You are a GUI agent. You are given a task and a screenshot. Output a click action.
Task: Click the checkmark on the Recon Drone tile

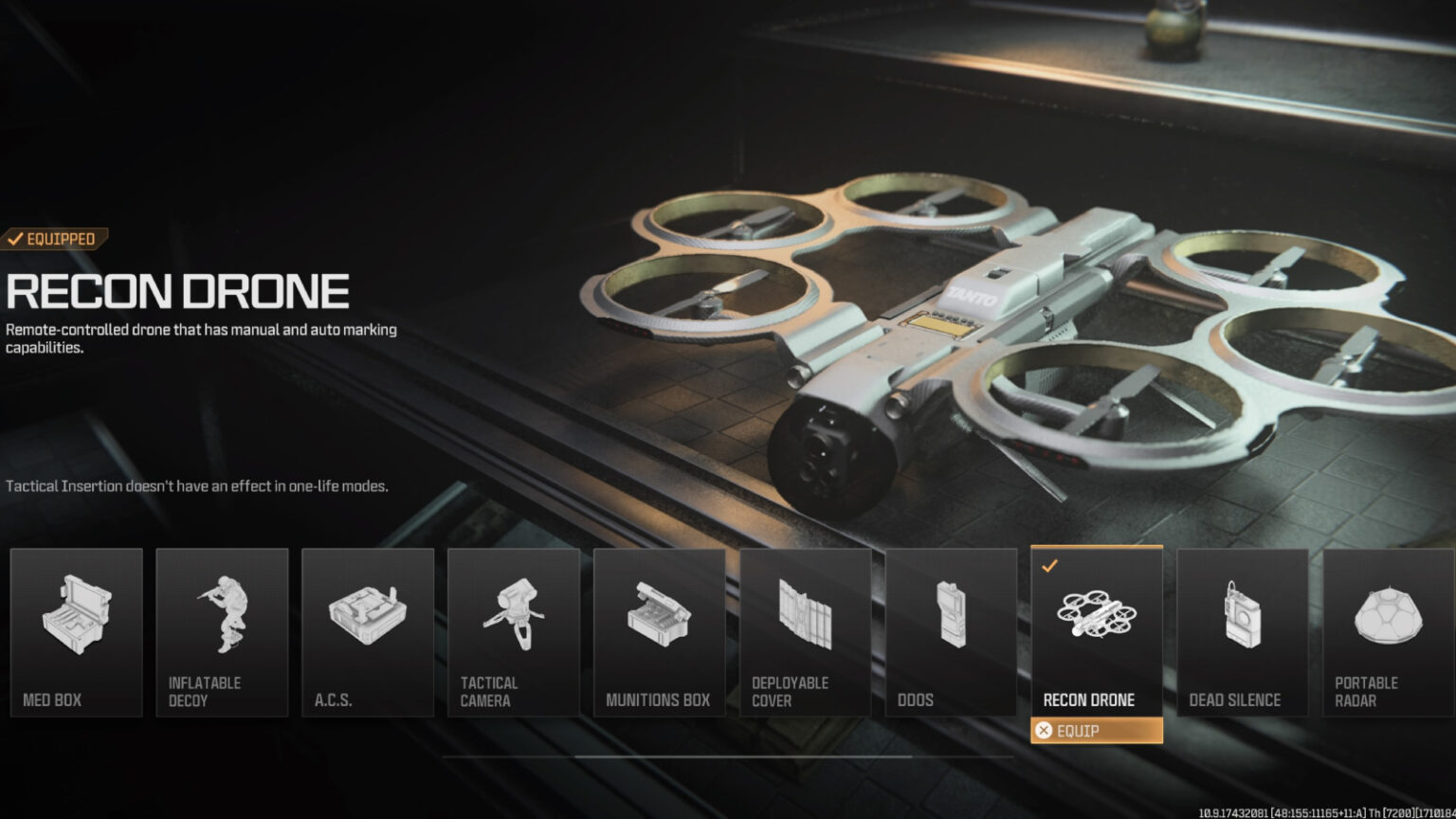click(1048, 567)
